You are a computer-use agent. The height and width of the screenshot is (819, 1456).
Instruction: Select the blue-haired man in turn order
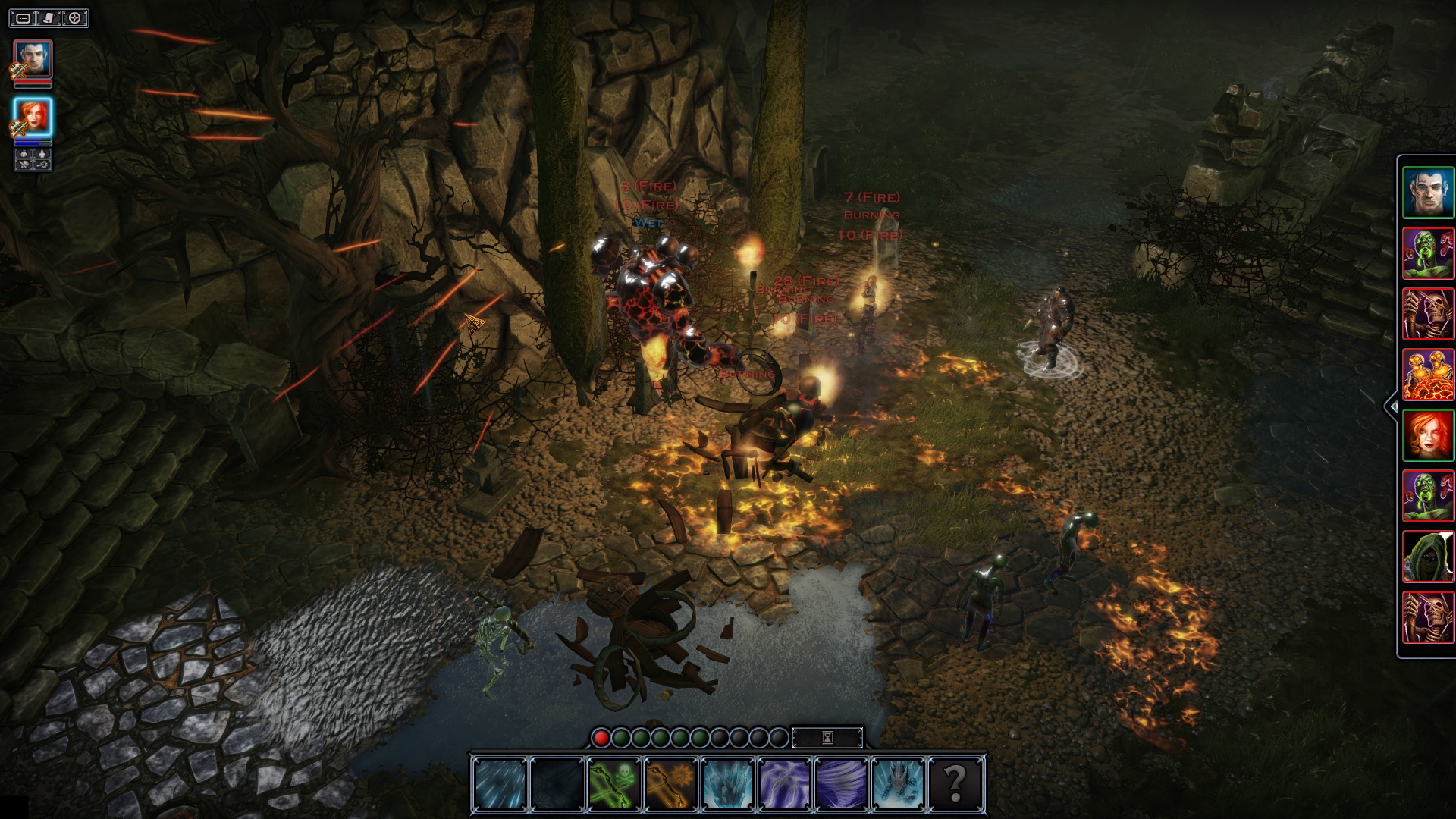[x=1428, y=193]
